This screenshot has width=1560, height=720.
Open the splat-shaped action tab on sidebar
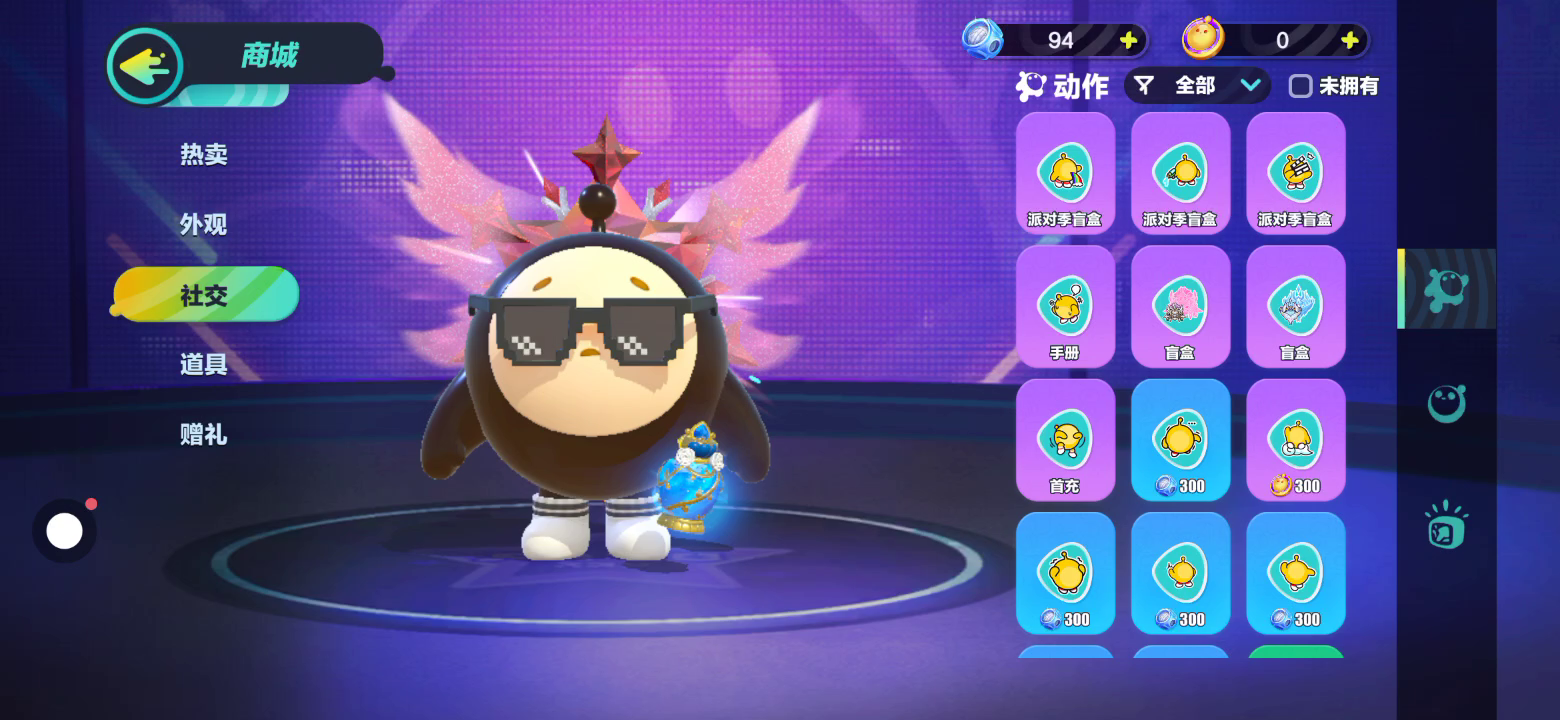click(1446, 289)
